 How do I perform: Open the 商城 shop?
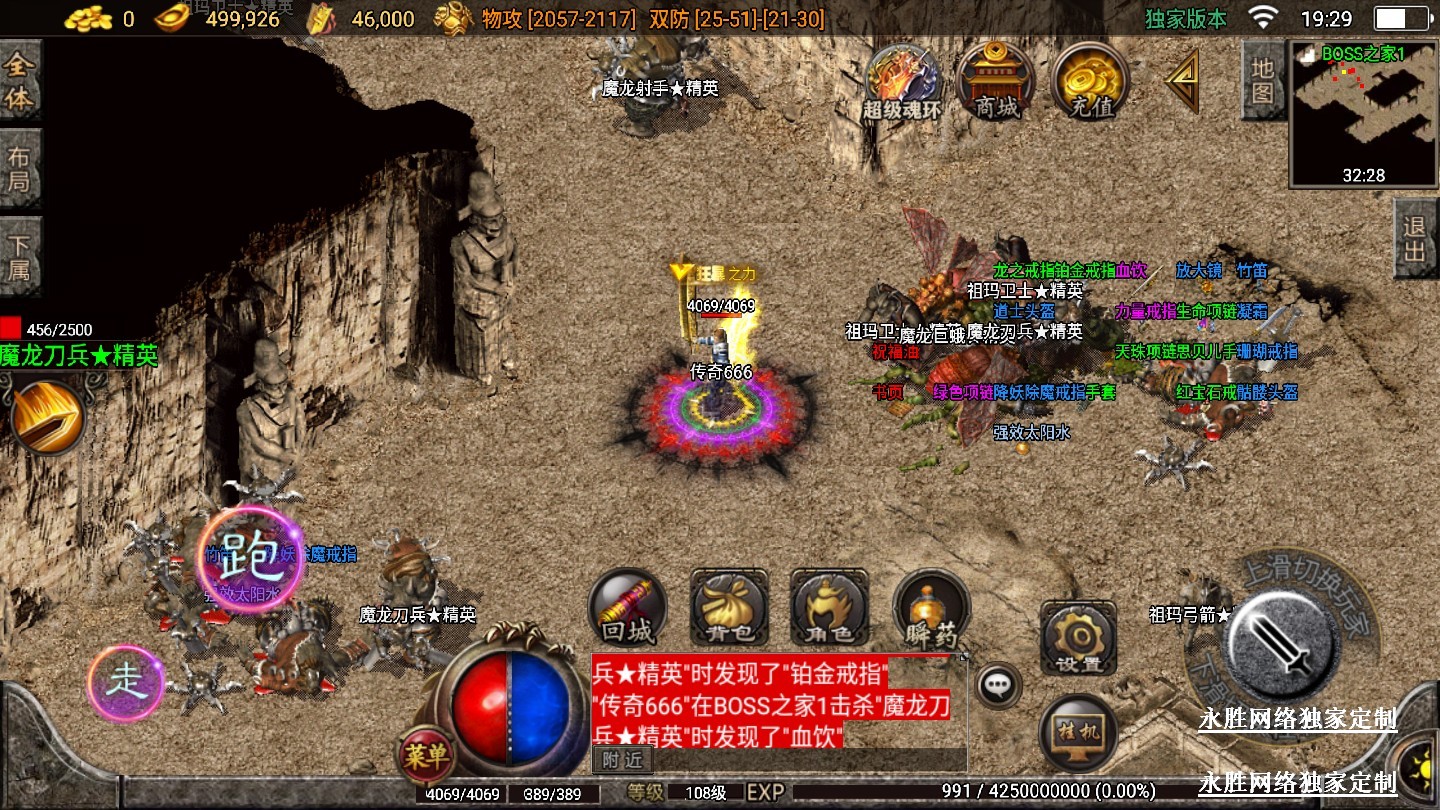[996, 80]
